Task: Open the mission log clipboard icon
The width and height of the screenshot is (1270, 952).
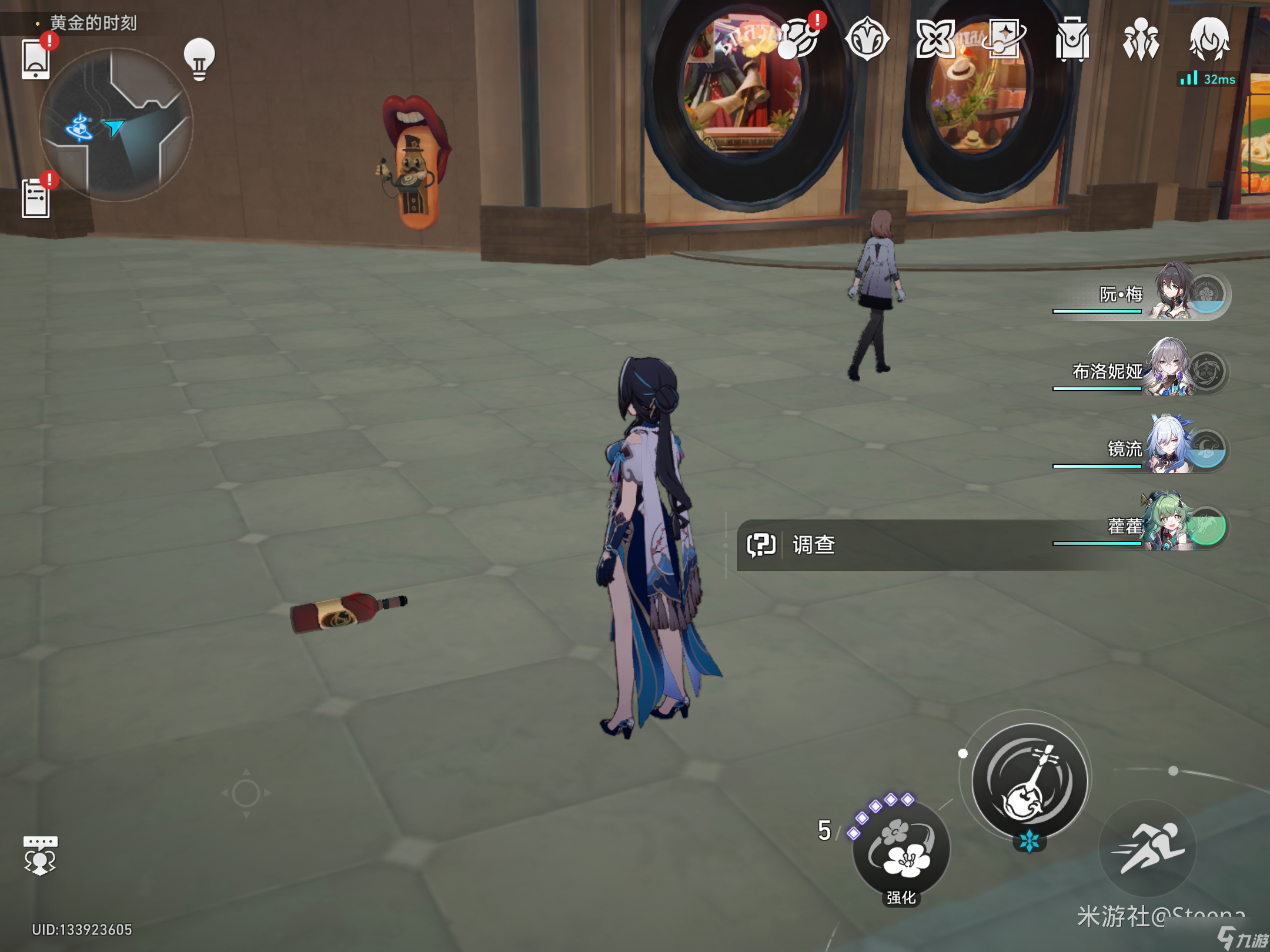Action: tap(36, 198)
